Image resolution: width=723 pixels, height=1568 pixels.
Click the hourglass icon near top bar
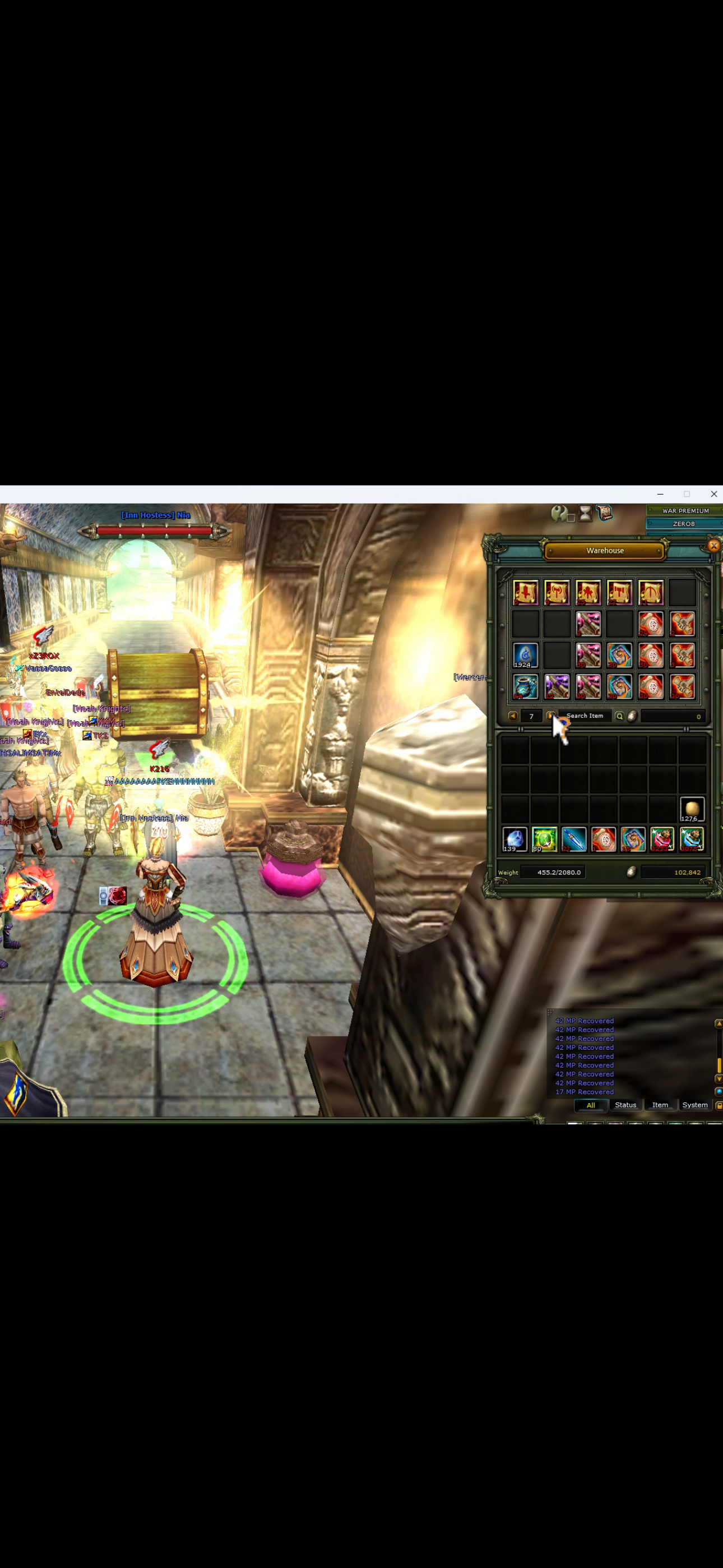click(585, 514)
